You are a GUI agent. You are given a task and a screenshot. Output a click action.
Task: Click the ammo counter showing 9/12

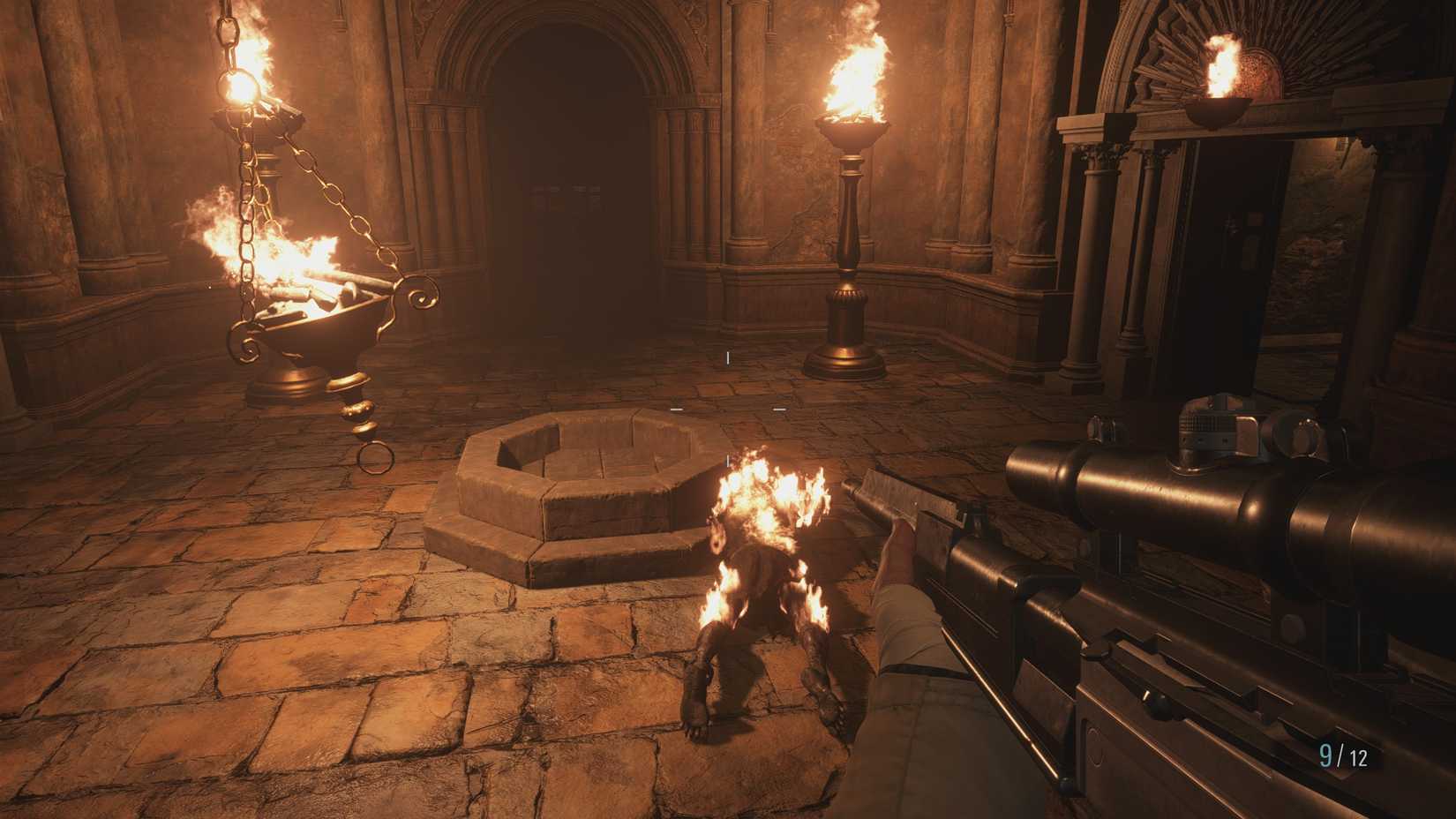tap(1342, 755)
